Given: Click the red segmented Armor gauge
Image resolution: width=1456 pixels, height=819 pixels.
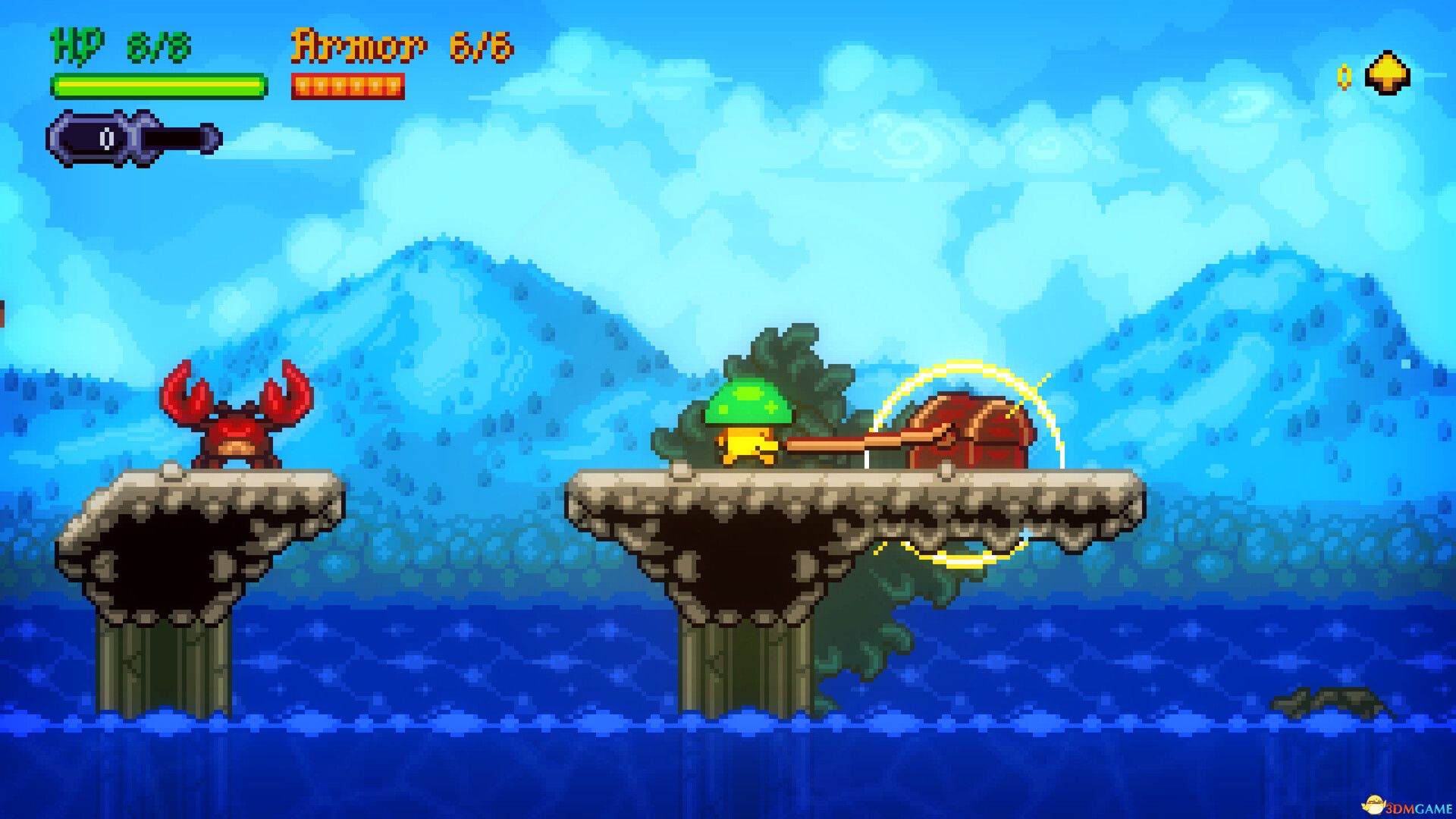Looking at the screenshot, I should pyautogui.click(x=349, y=86).
